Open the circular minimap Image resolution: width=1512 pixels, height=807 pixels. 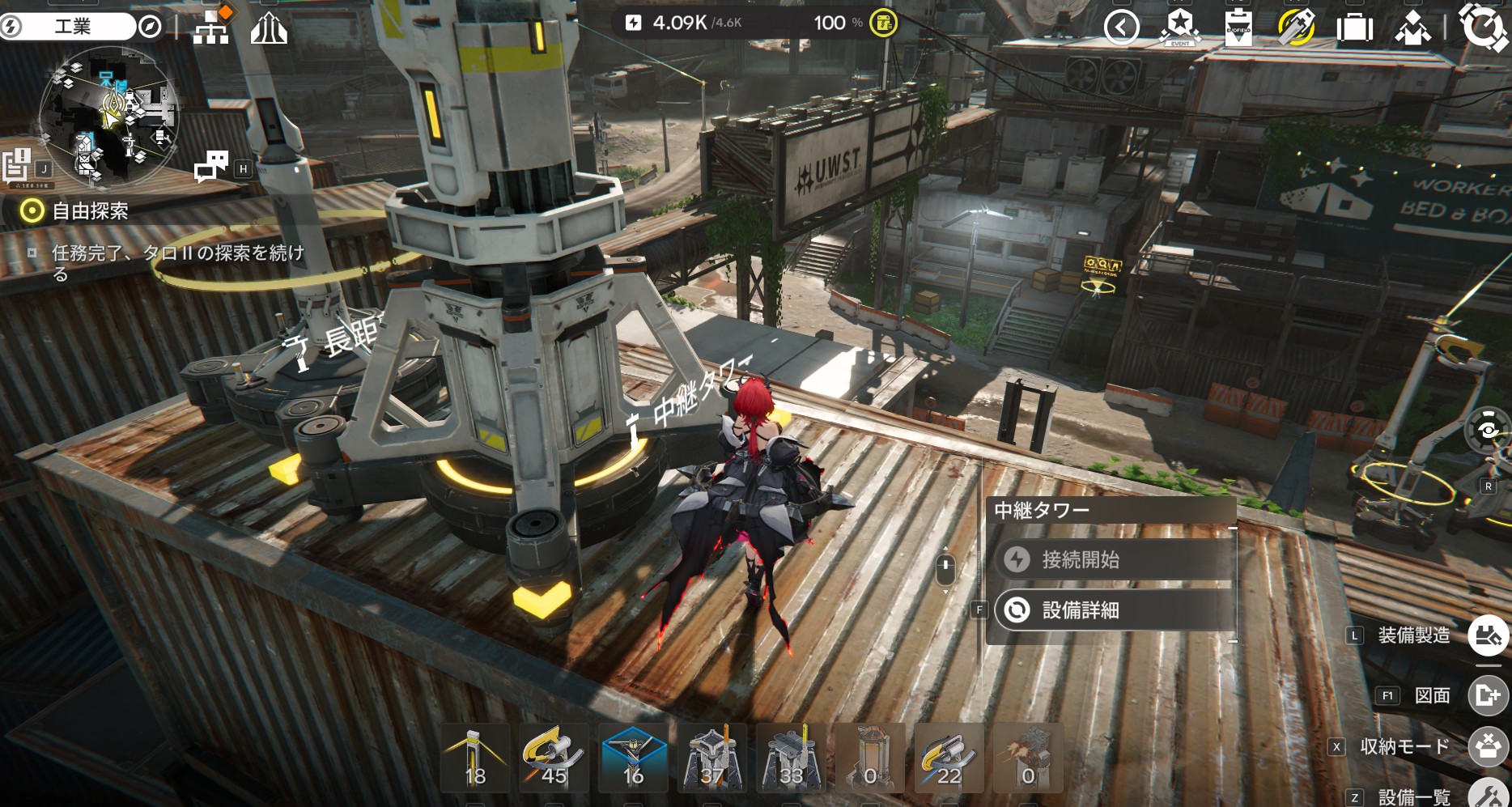[x=108, y=115]
